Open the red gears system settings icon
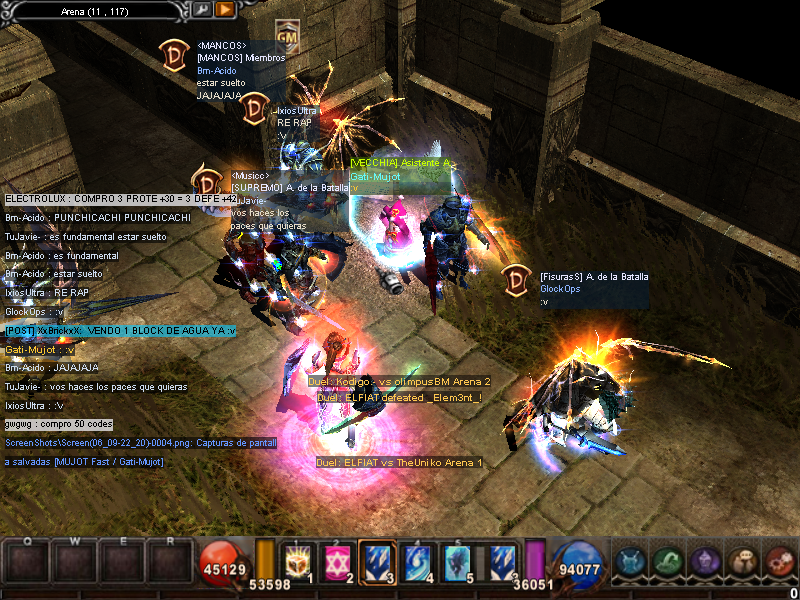Image resolution: width=800 pixels, height=600 pixels. pos(778,562)
